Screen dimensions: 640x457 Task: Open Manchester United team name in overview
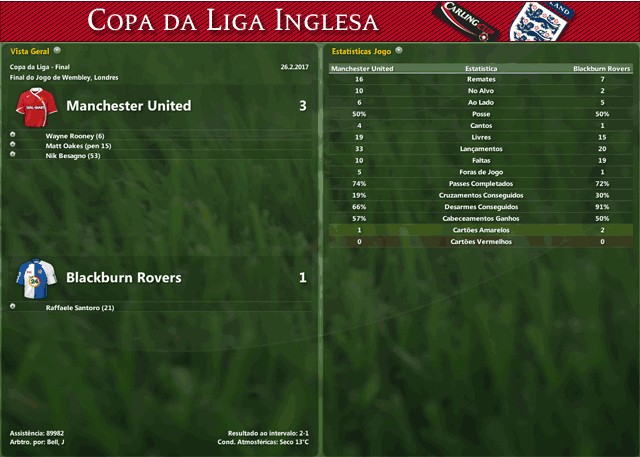[128, 106]
